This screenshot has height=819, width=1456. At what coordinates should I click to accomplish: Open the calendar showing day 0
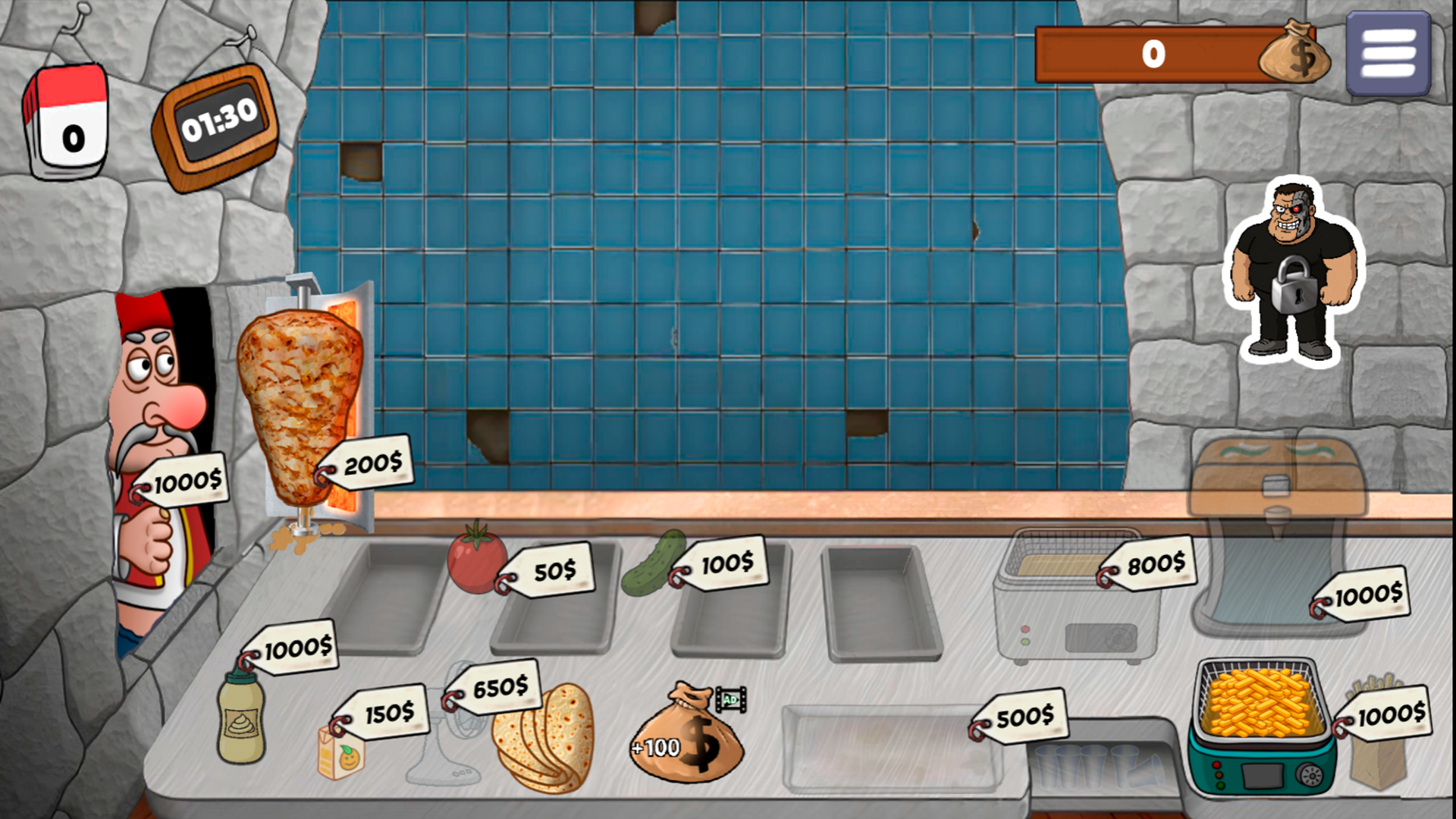coord(68,121)
